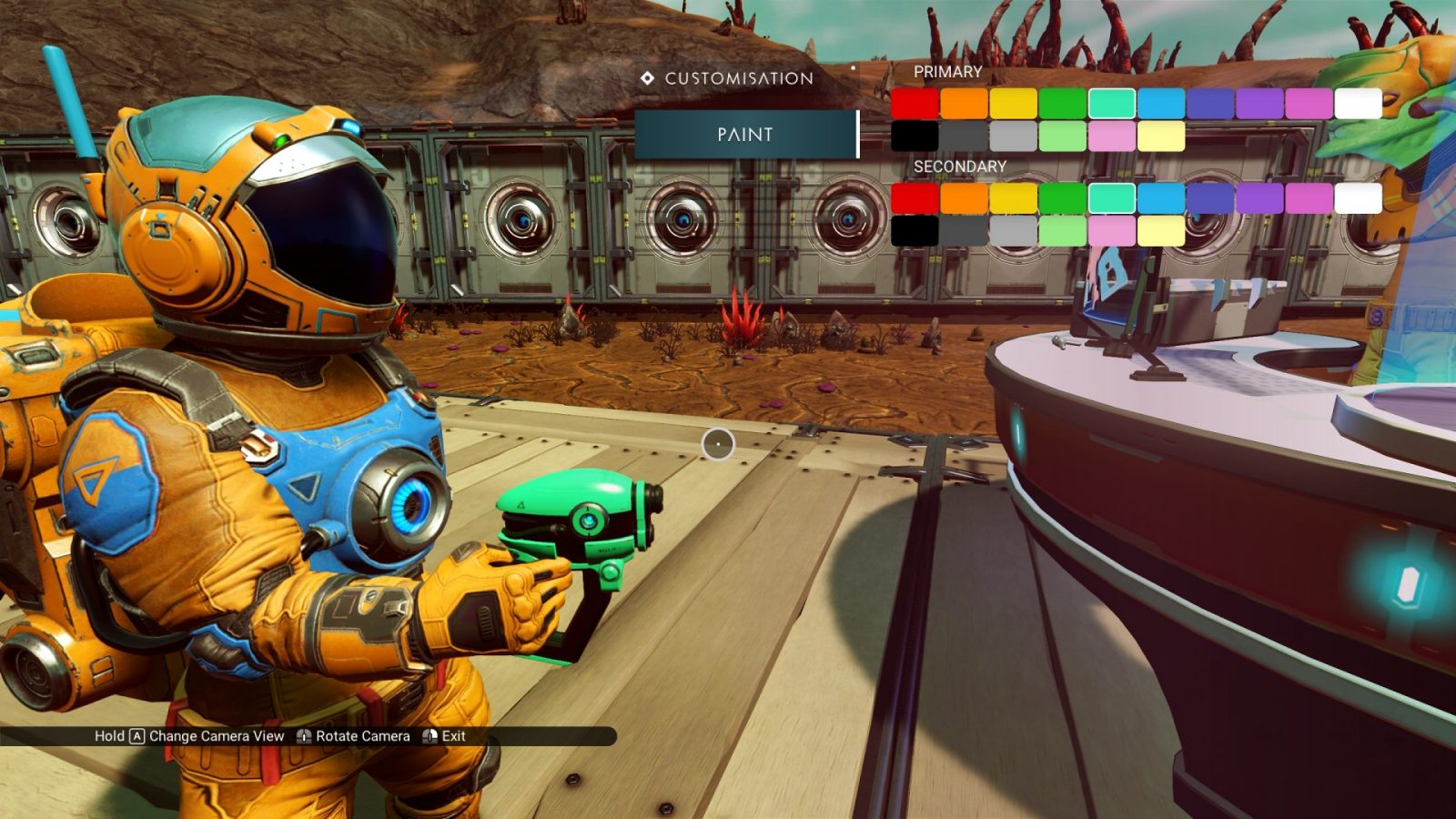Select the light green Secondary colour swatch

click(1062, 230)
